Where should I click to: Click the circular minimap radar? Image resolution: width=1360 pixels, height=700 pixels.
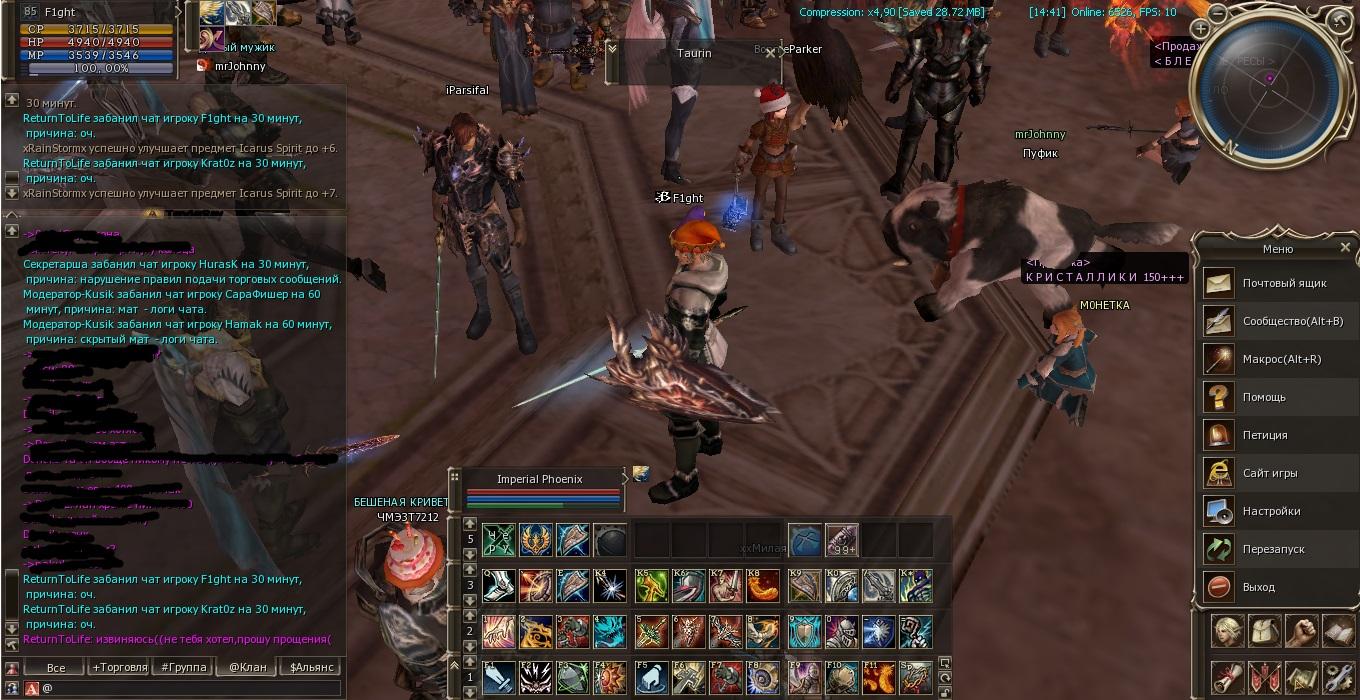coord(1267,88)
